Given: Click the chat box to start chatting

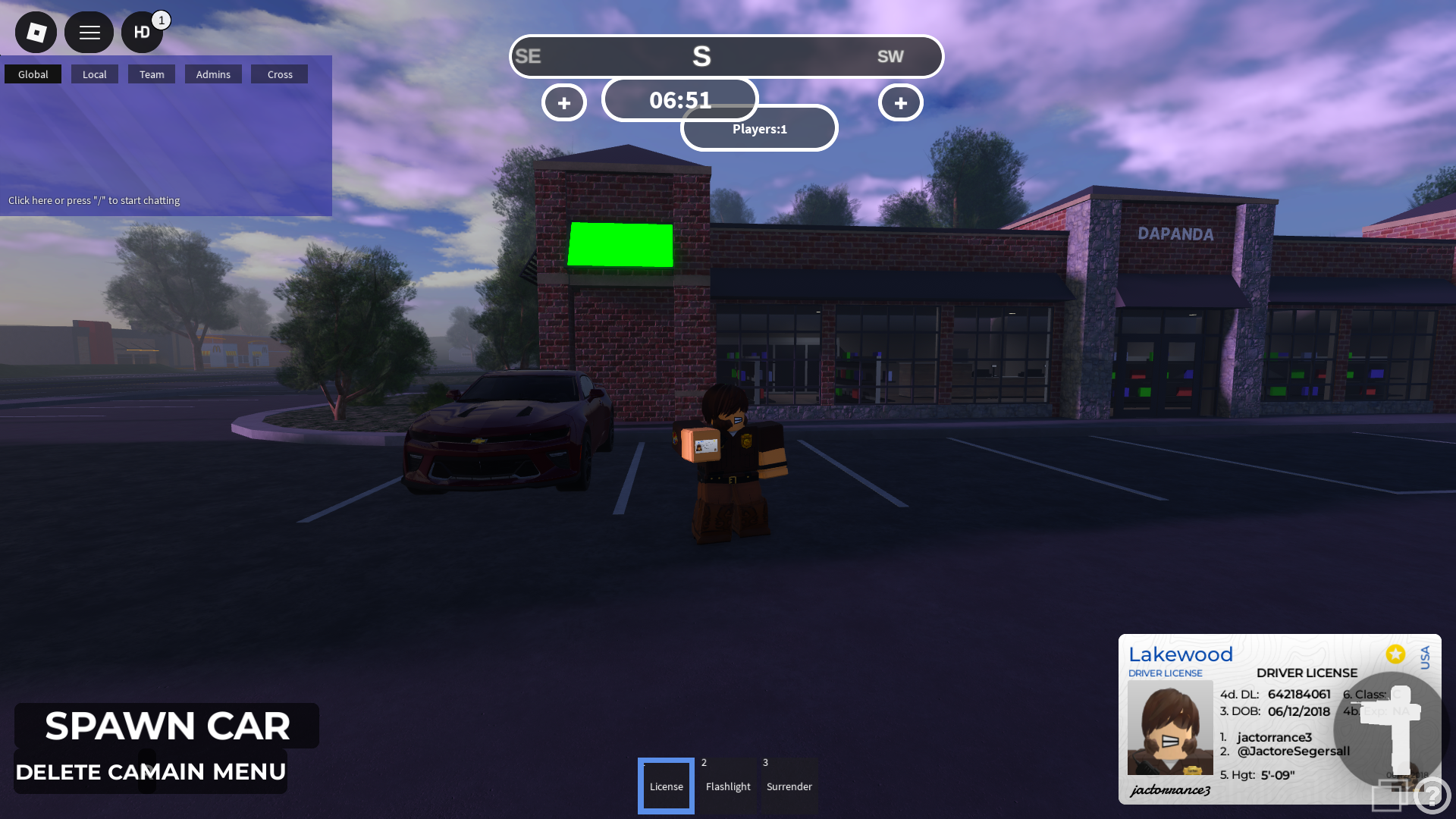Looking at the screenshot, I should [94, 200].
